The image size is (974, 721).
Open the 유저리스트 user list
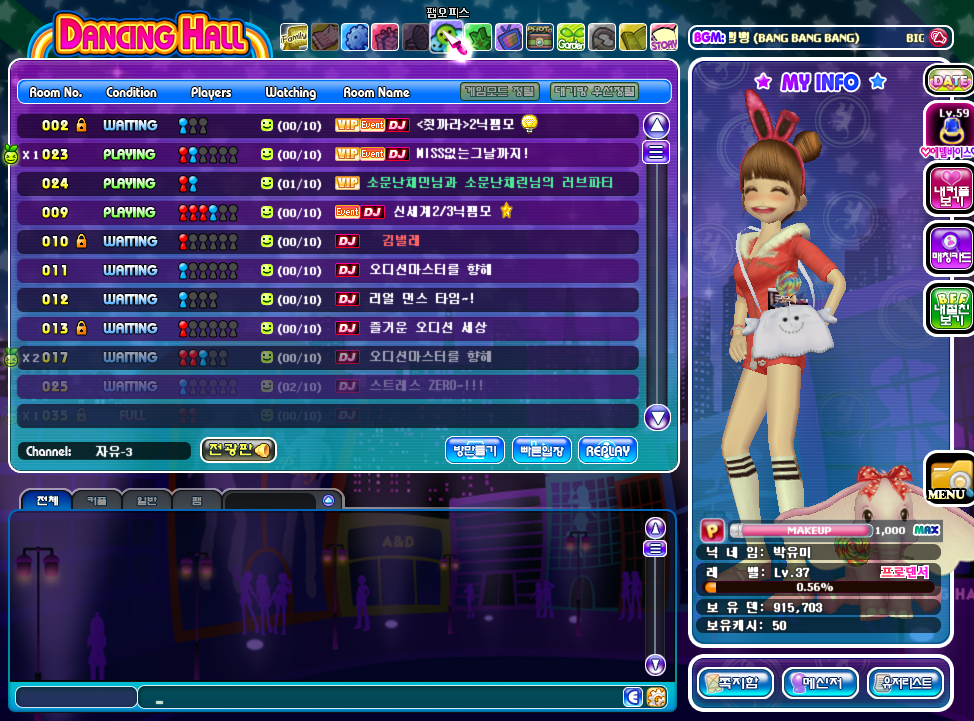pos(906,684)
